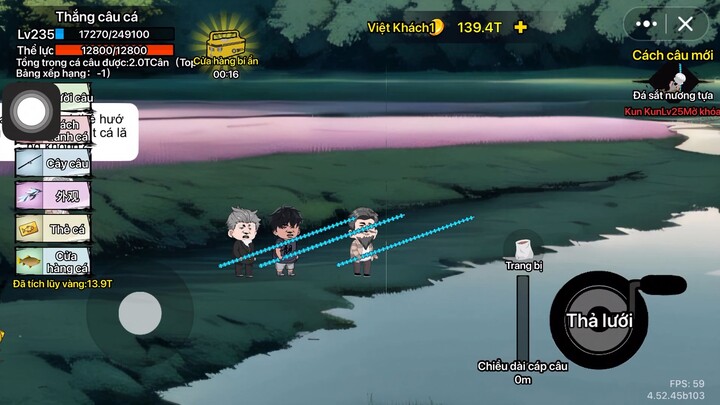Open the Cửa hàng cá fish shop
720x405 pixels.
click(x=53, y=262)
